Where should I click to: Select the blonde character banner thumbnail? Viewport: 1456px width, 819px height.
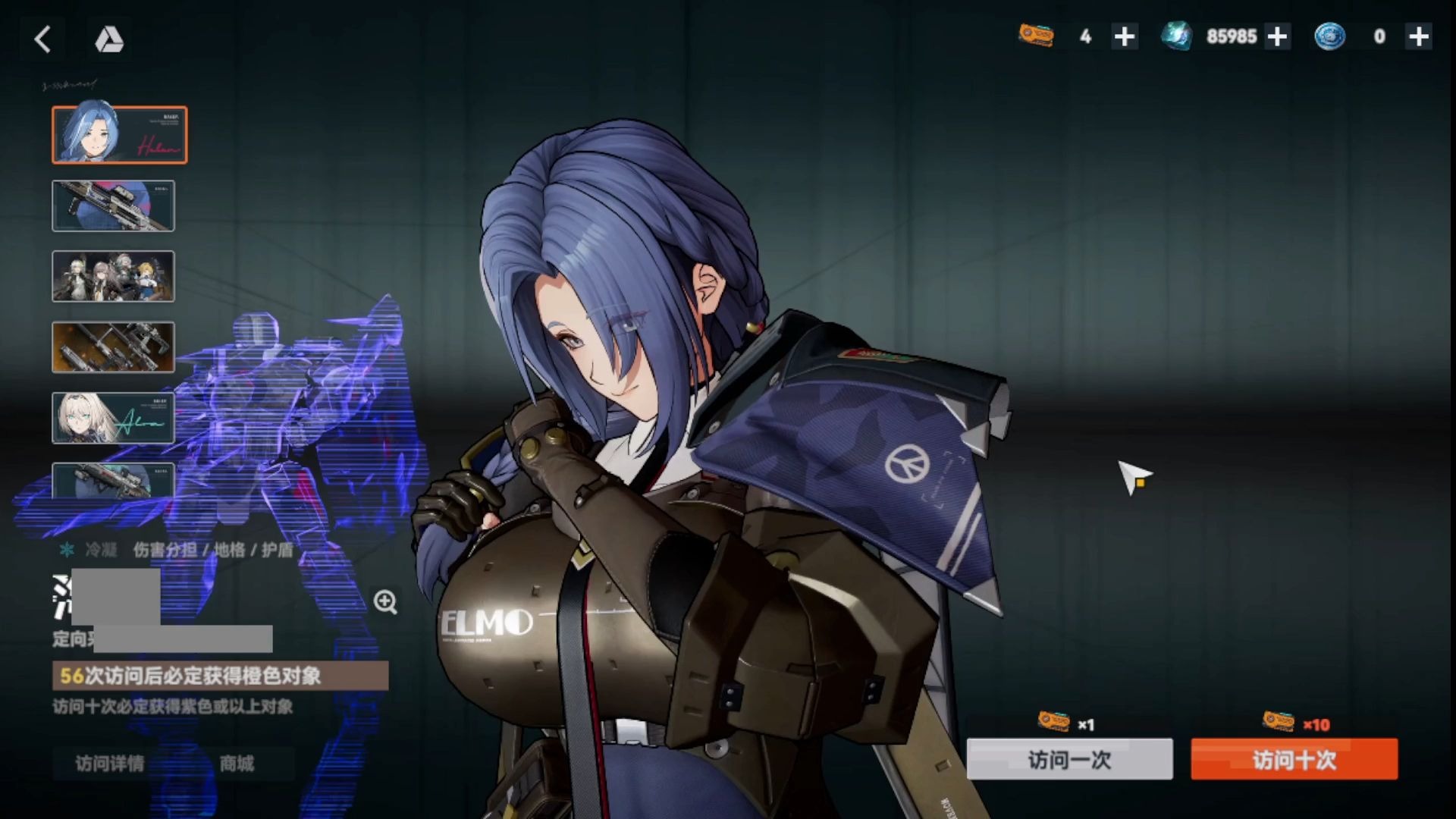click(x=113, y=418)
